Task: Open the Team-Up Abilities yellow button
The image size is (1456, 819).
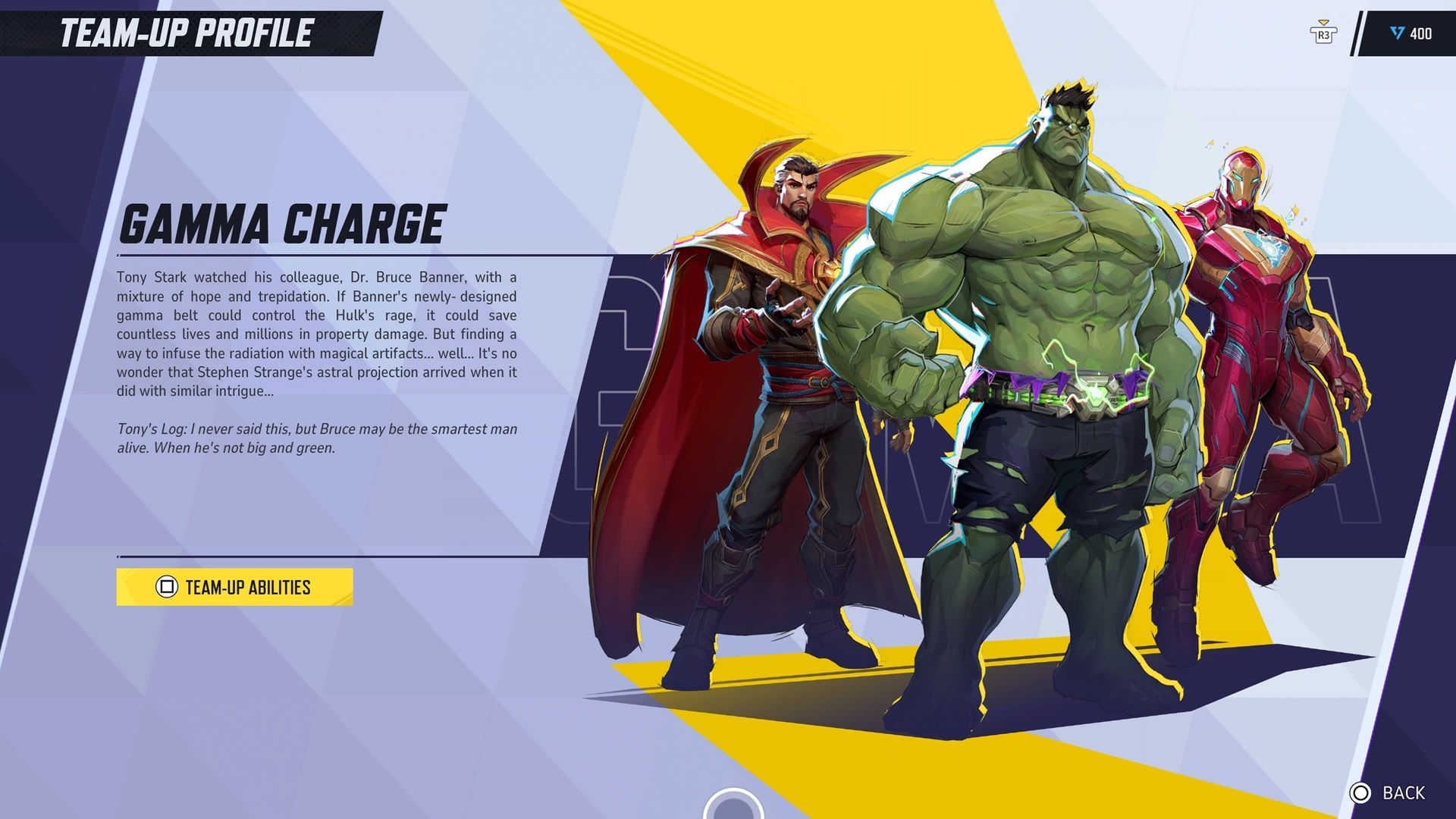Action: click(235, 587)
